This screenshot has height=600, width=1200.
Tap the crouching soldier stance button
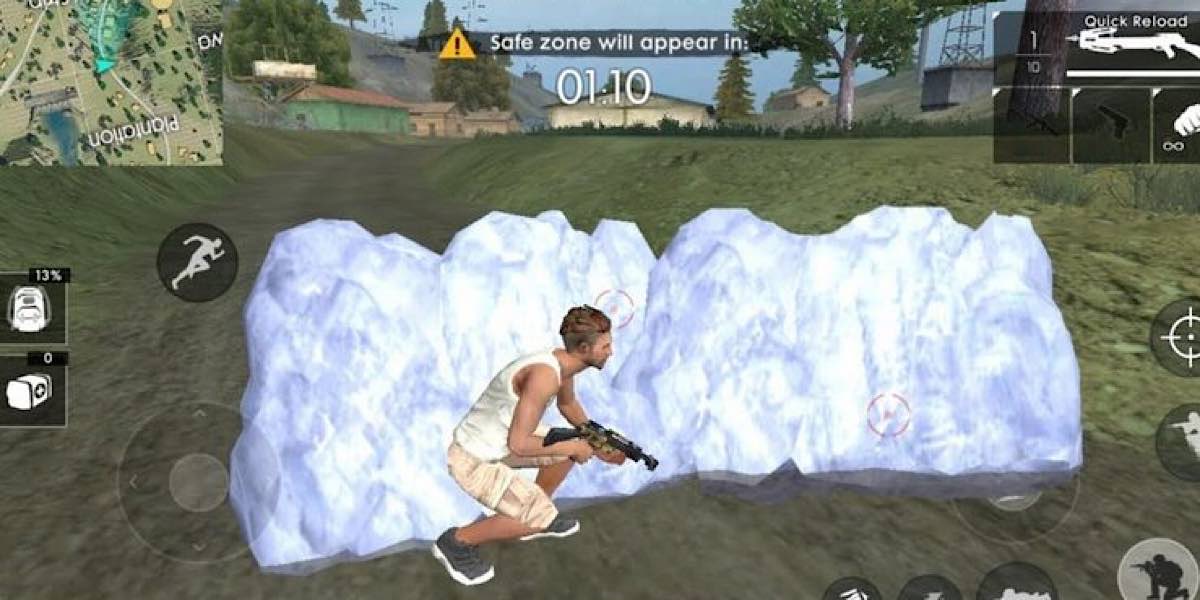click(x=1162, y=572)
